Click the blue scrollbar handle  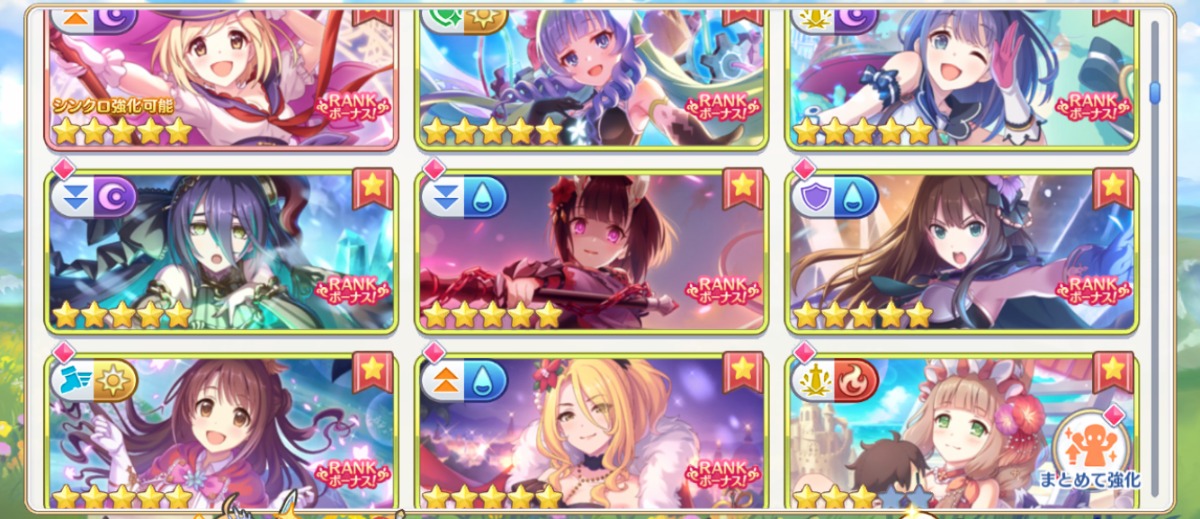tap(1155, 93)
